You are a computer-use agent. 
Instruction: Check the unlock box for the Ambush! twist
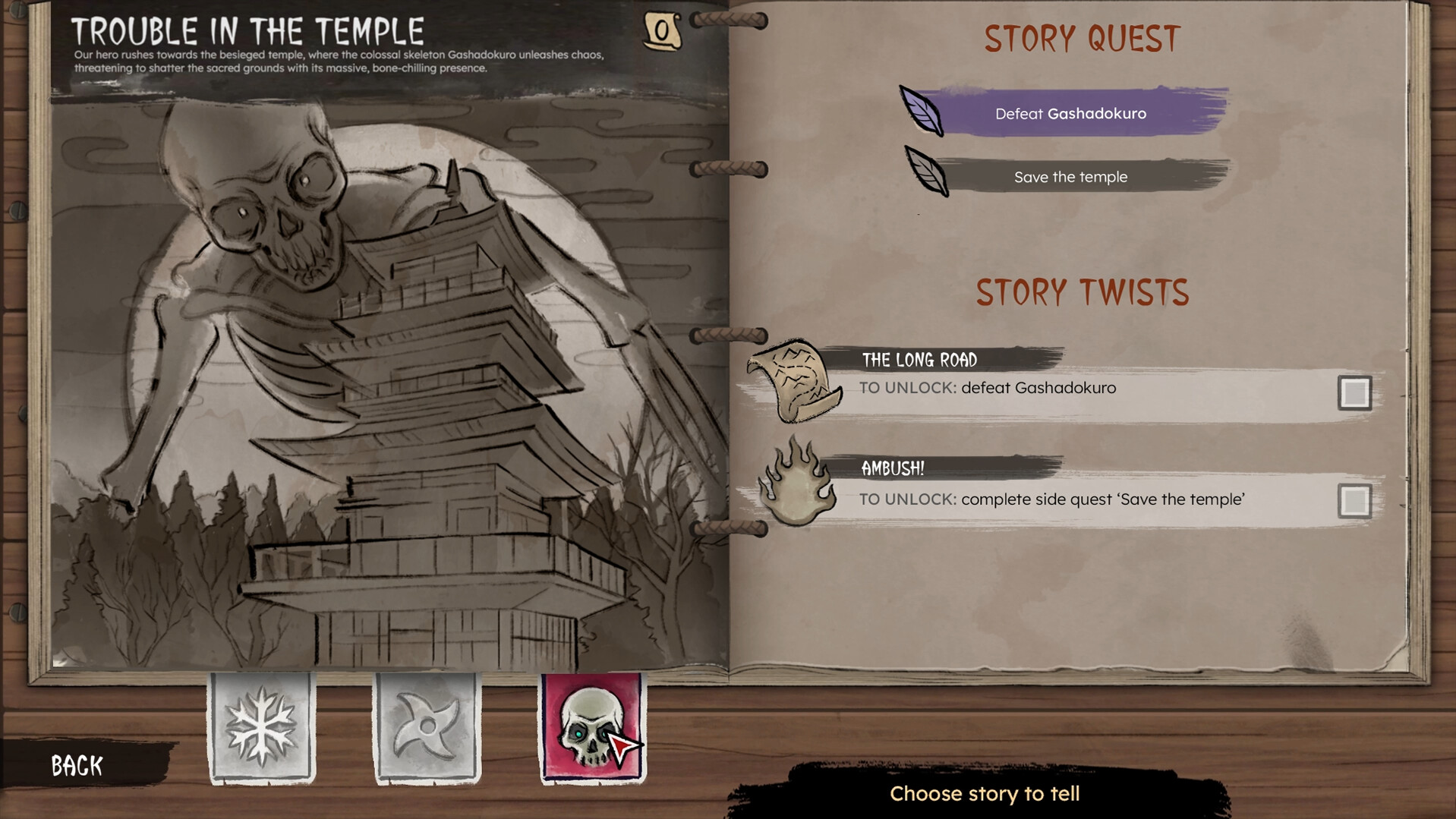click(1357, 500)
